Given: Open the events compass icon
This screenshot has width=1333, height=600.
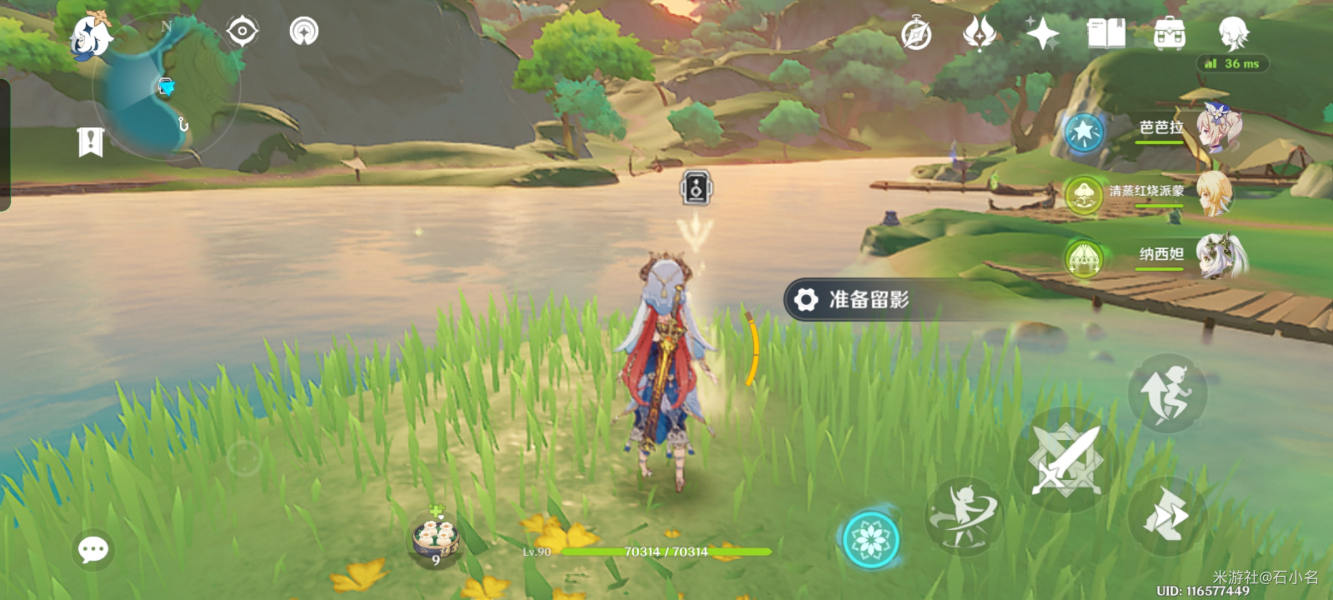Looking at the screenshot, I should pos(916,34).
